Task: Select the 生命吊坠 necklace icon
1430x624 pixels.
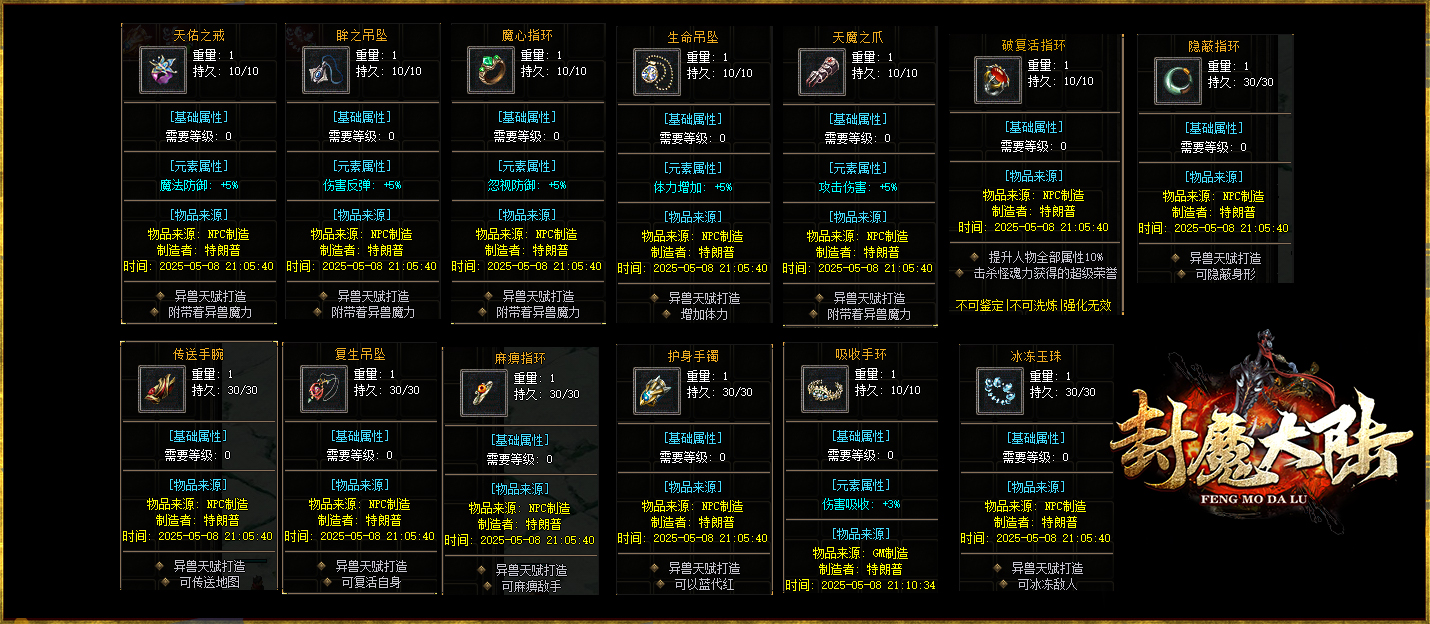Action: pos(657,72)
